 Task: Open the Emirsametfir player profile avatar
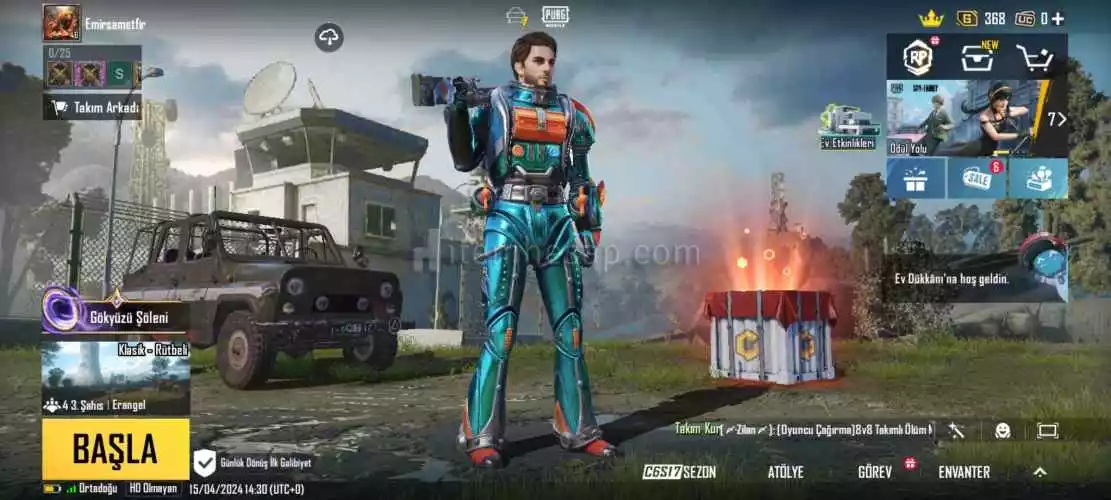61,22
